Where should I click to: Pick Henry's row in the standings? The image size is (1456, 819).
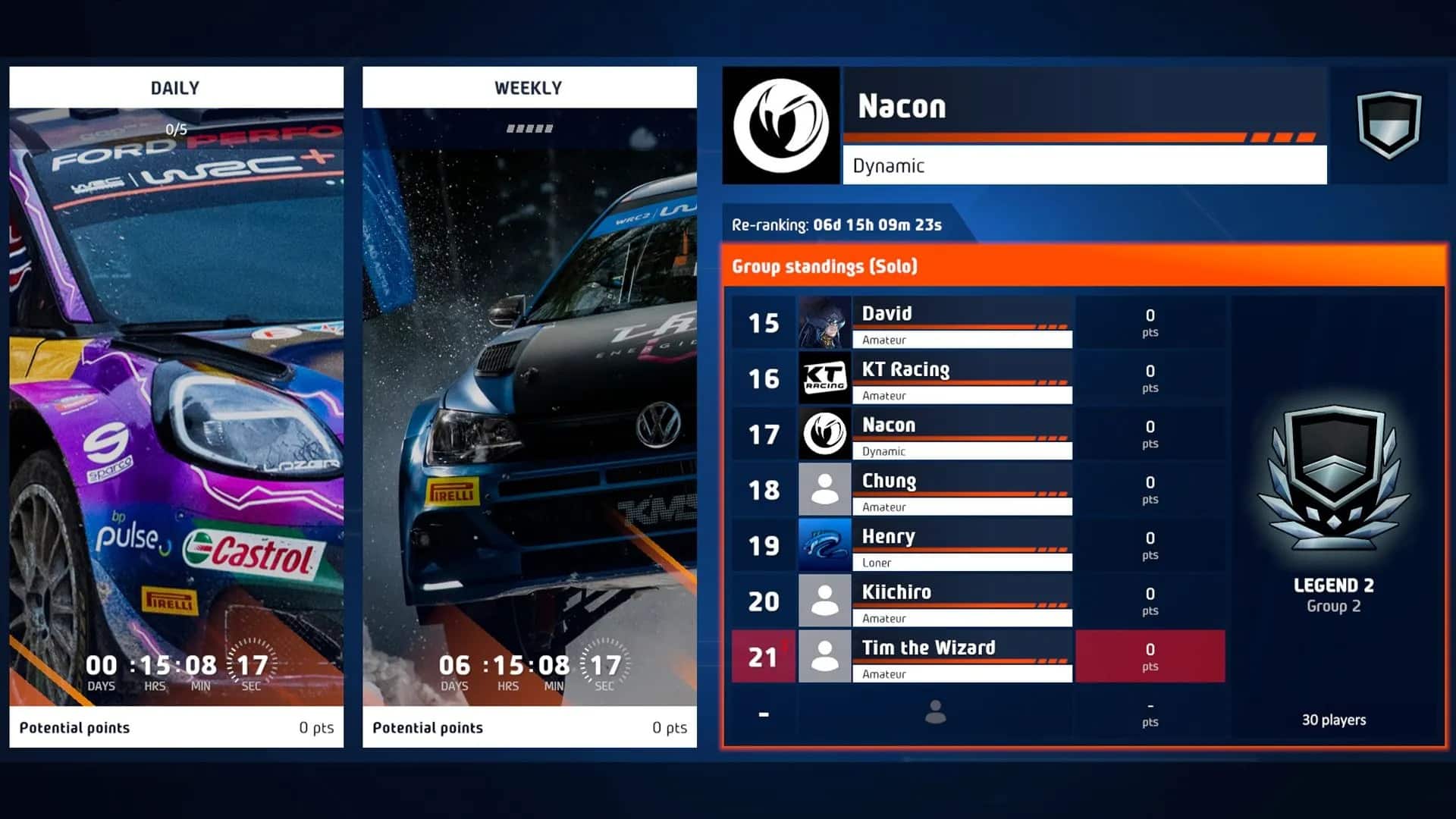[x=977, y=546]
